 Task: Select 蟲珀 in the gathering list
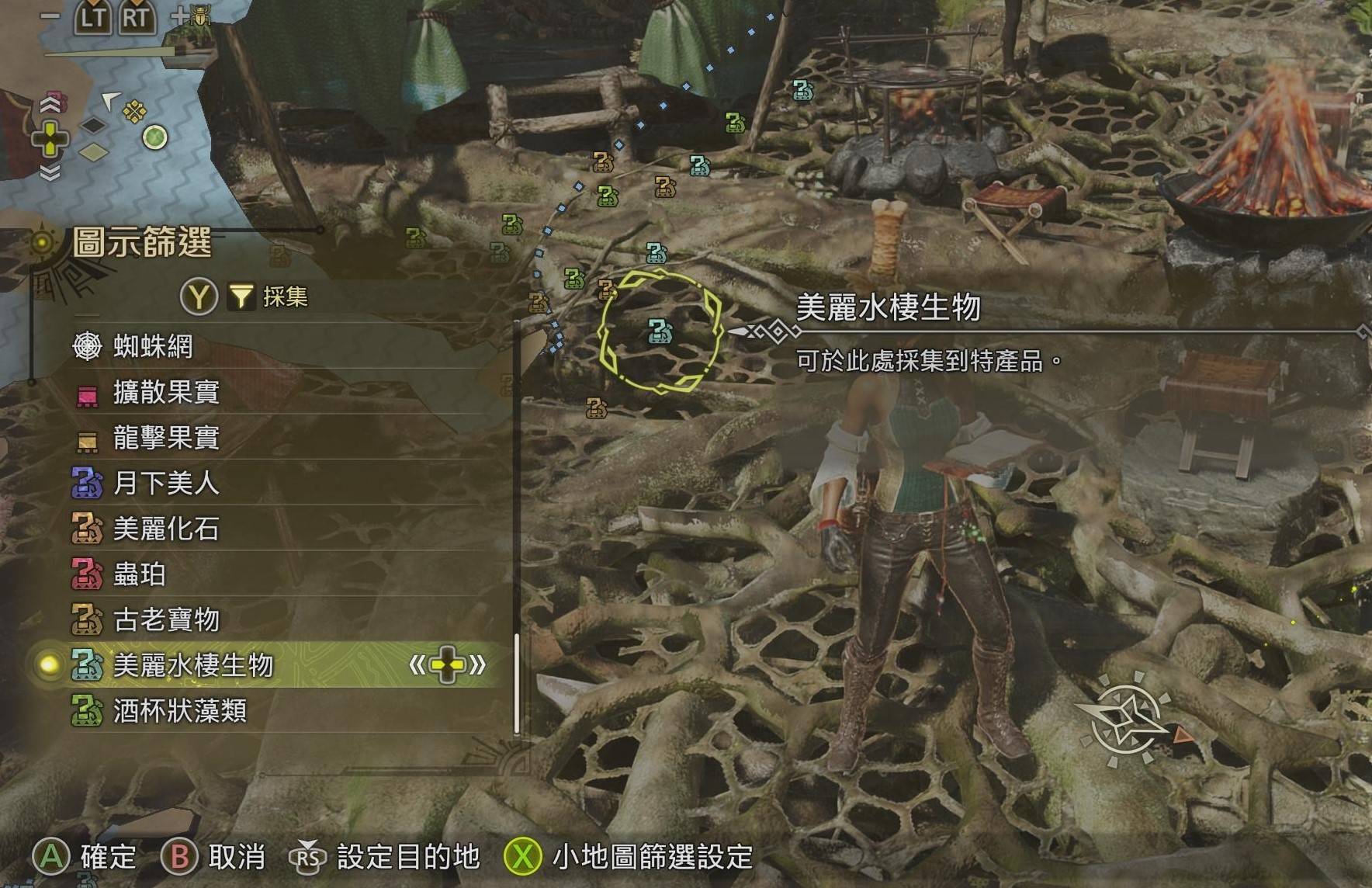140,574
